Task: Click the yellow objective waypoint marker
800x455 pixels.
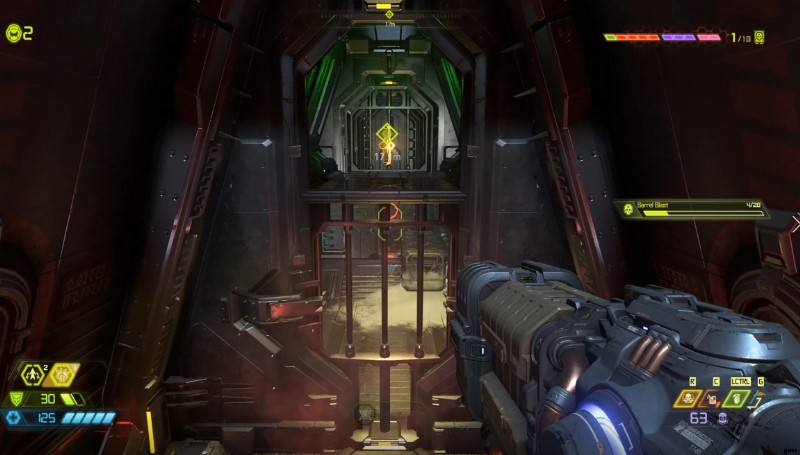Action: tap(387, 133)
